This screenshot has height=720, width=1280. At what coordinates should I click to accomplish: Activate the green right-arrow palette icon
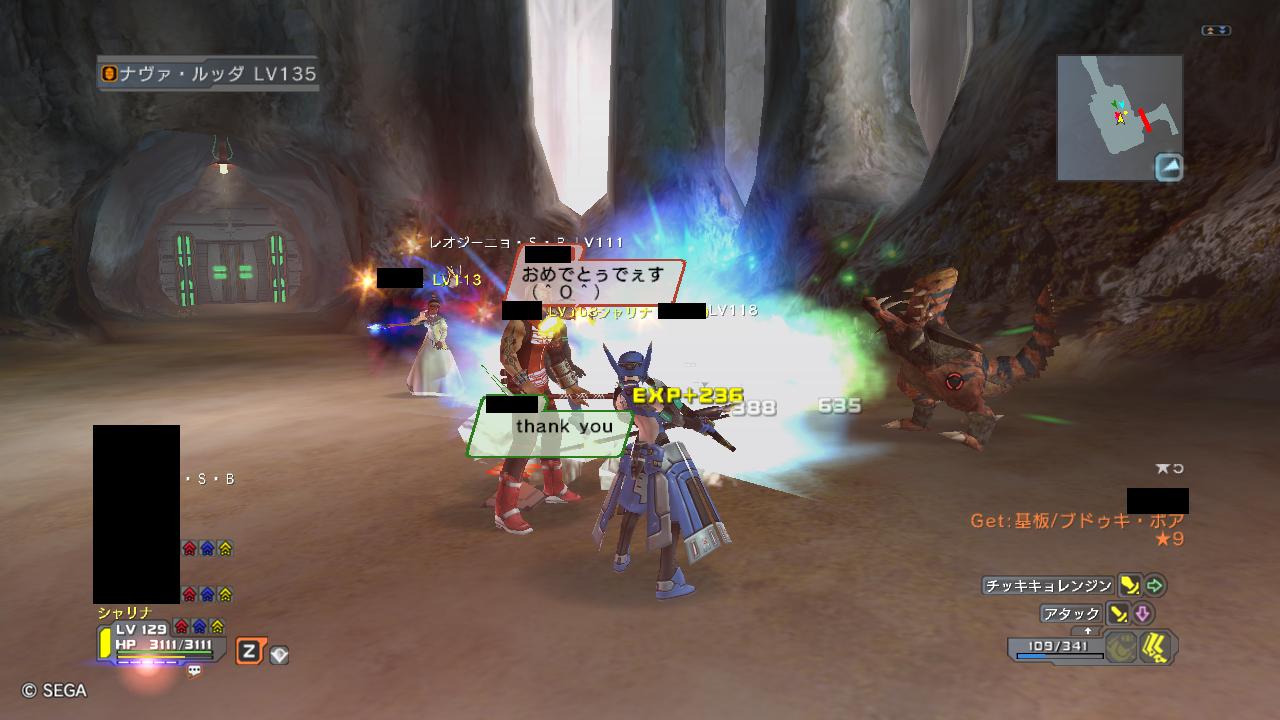click(1155, 586)
